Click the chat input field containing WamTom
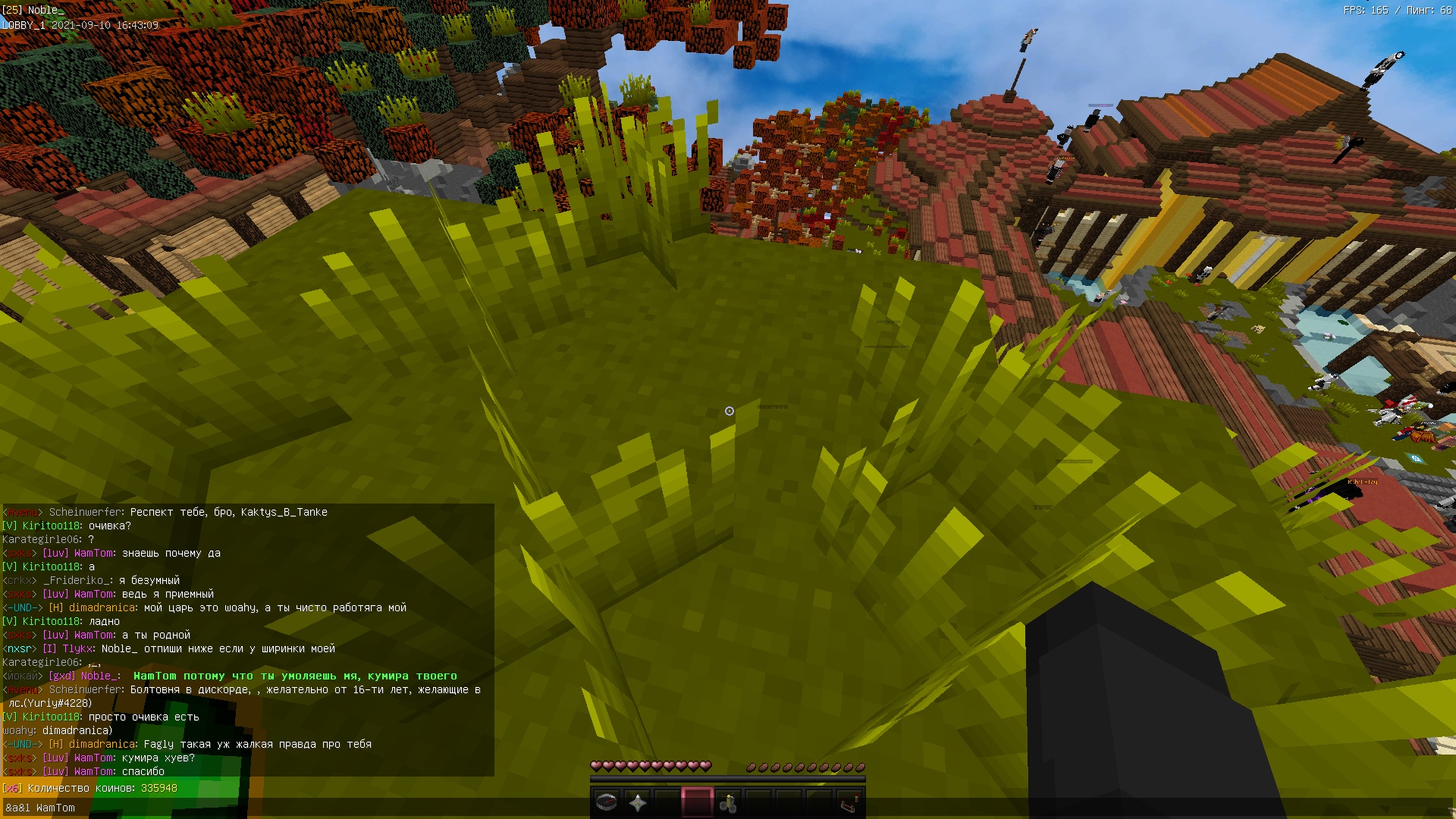Screen dimensions: 1456x819 [x=303, y=808]
